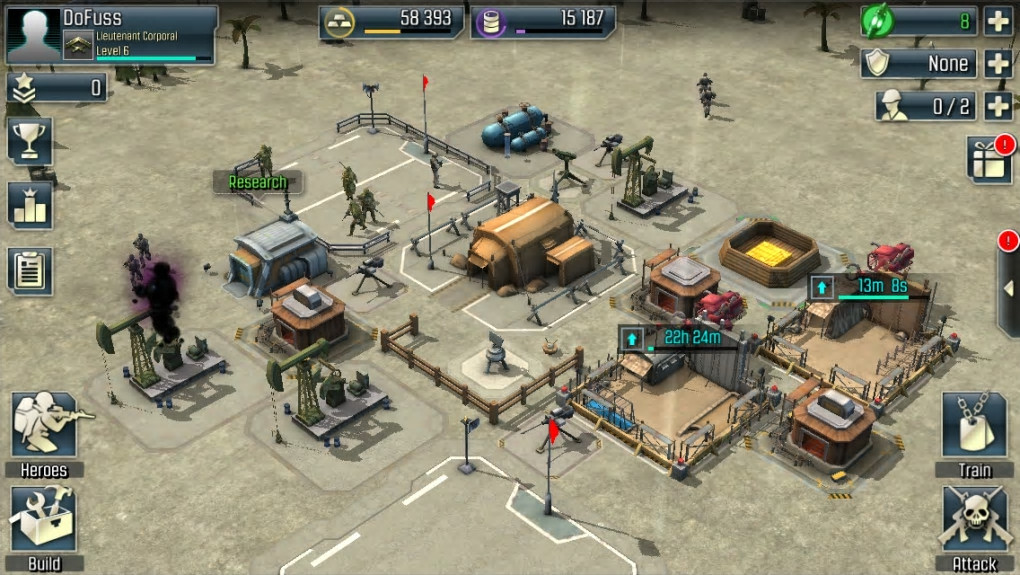Screen dimensions: 1020x575
Task: Open the gift box reward icon
Action: click(x=989, y=160)
